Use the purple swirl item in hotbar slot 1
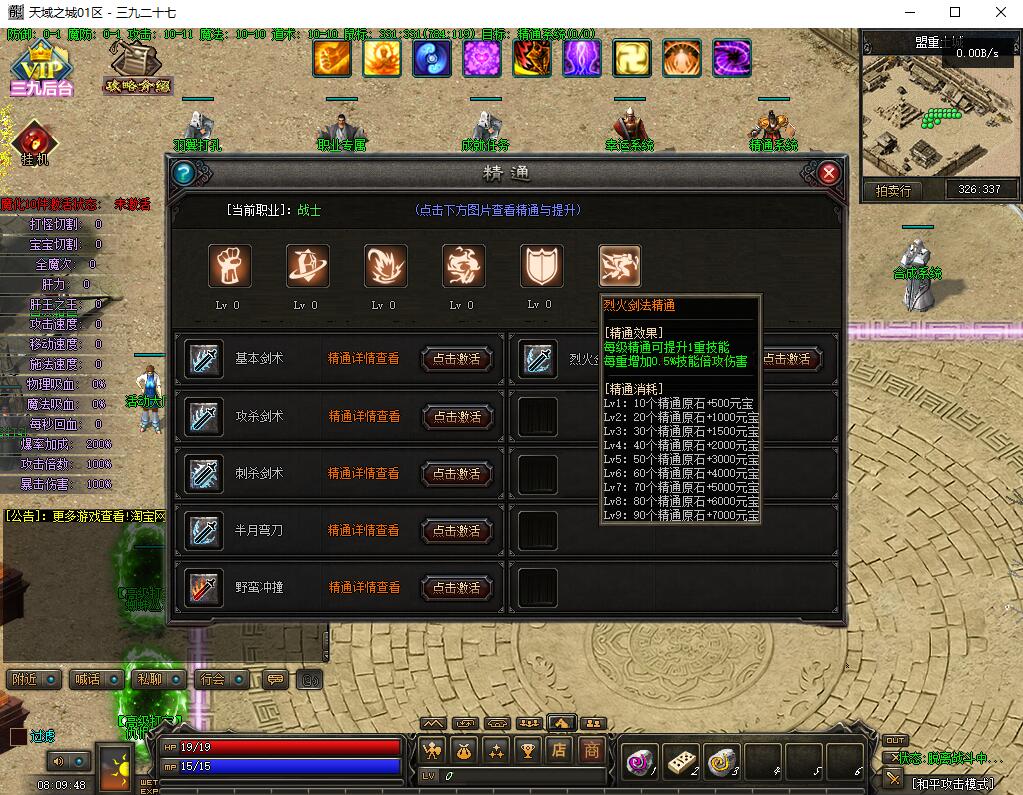1023x795 pixels. pos(639,762)
